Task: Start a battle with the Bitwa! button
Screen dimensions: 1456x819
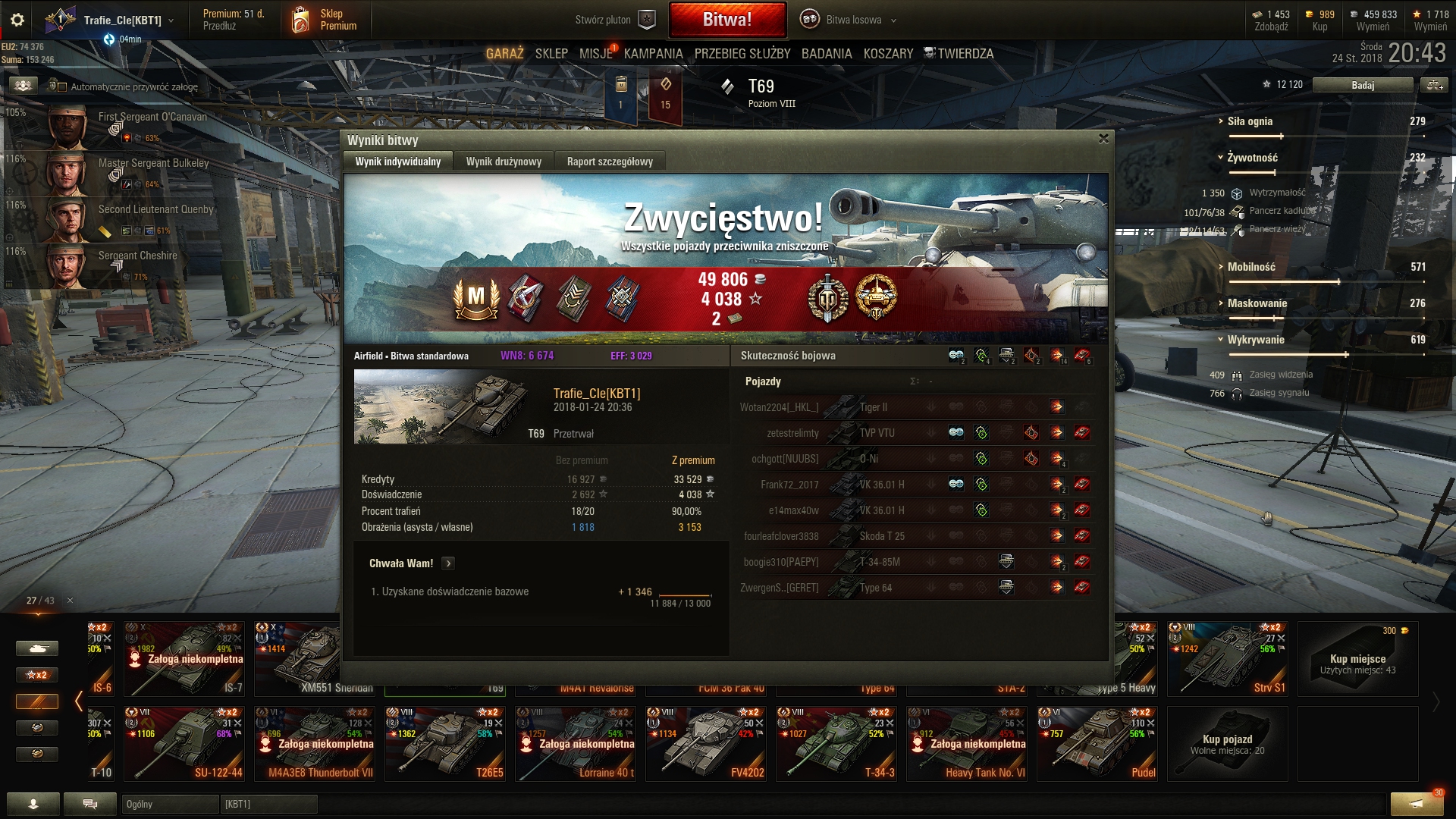Action: 726,20
